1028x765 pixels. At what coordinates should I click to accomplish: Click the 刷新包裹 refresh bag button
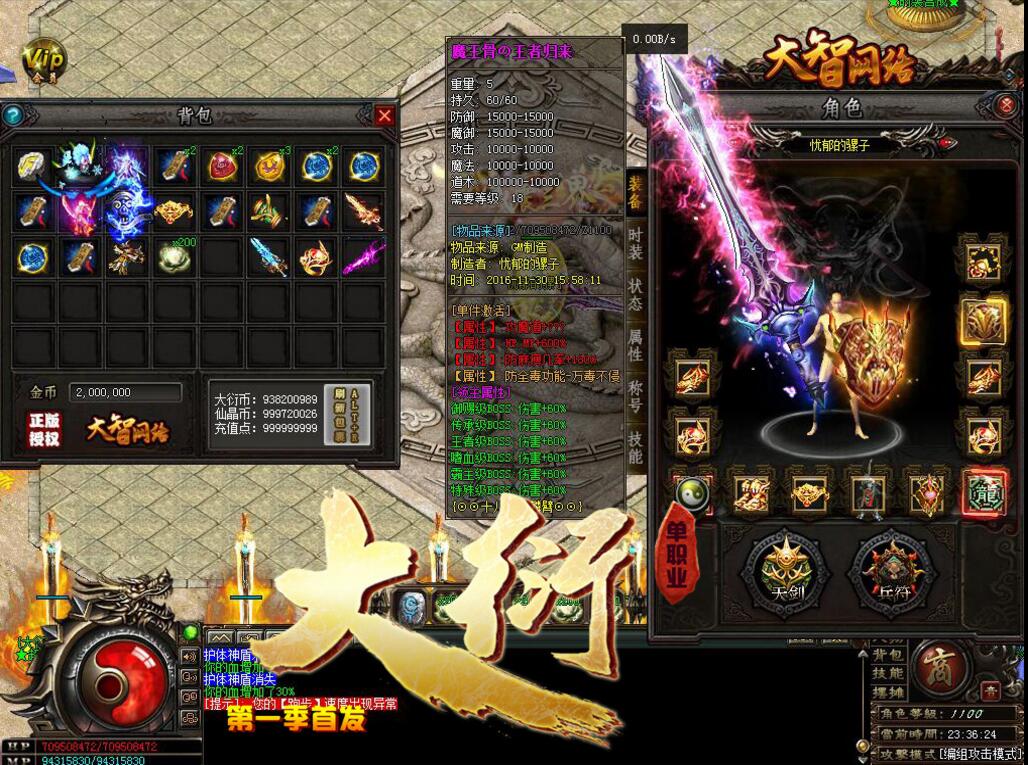(x=360, y=414)
